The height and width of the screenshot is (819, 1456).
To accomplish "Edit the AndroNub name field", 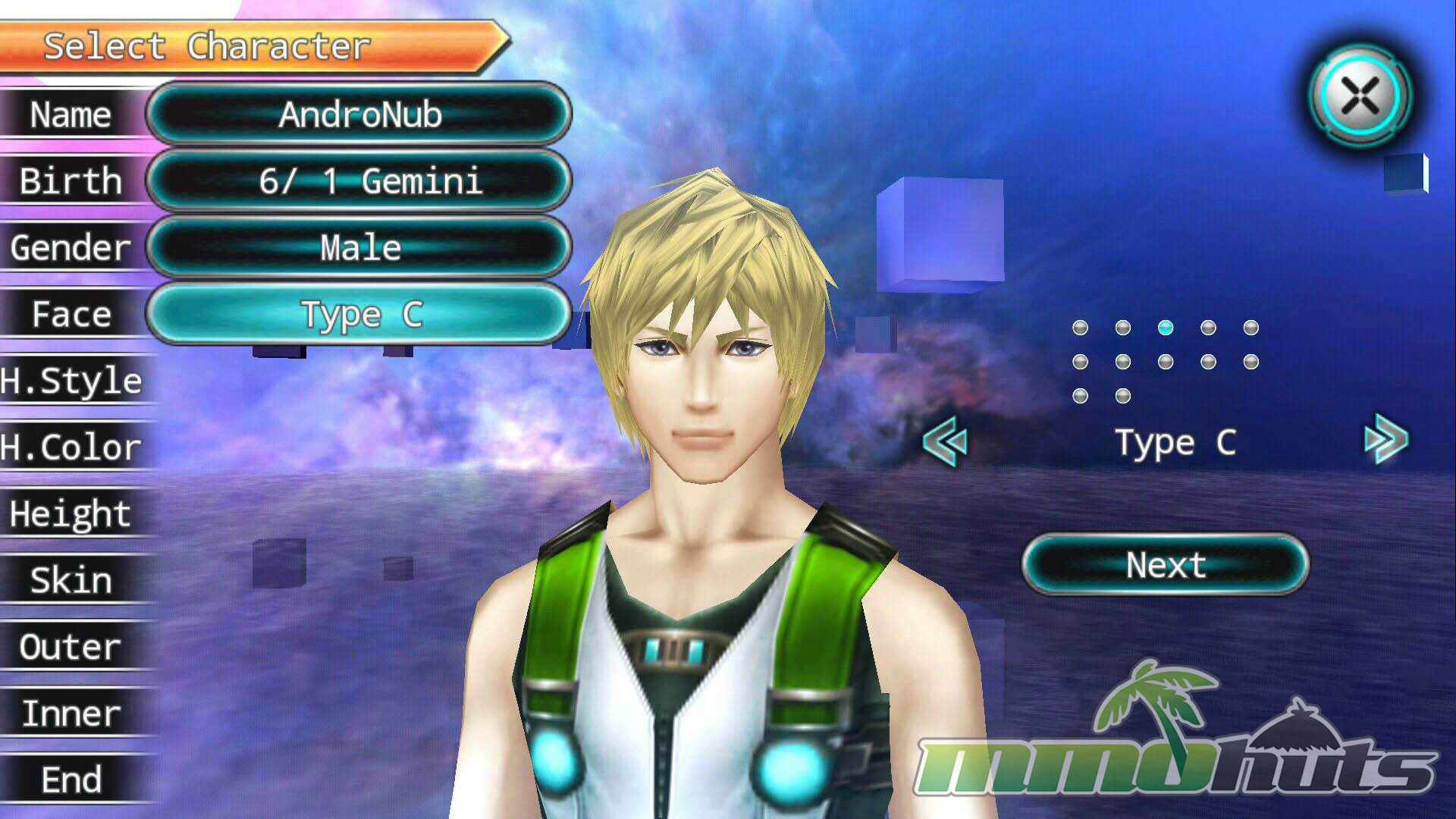I will pos(359,115).
